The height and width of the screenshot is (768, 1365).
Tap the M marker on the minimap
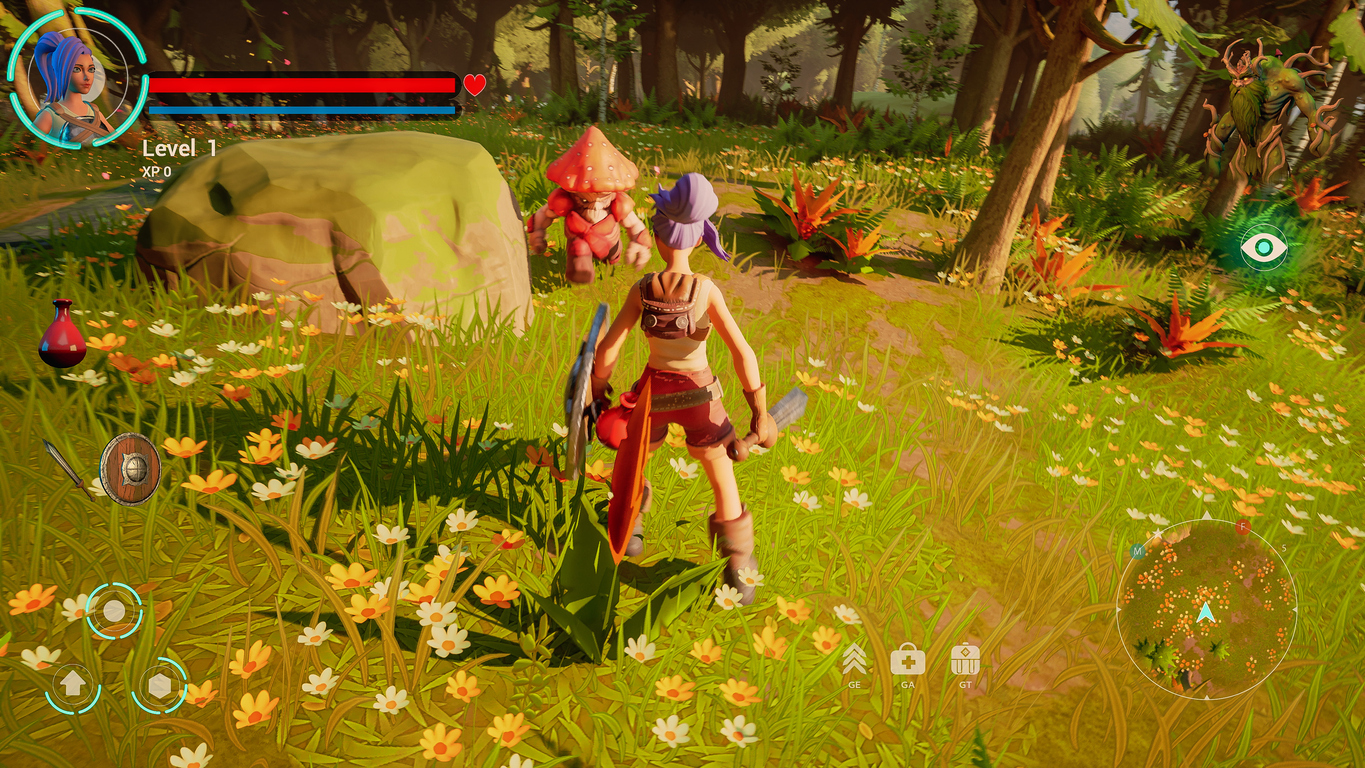(1137, 551)
